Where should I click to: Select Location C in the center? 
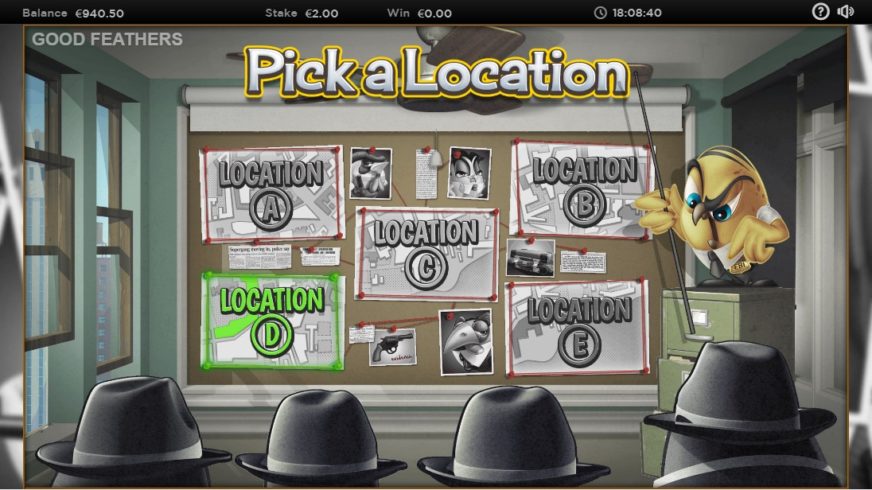pos(427,253)
